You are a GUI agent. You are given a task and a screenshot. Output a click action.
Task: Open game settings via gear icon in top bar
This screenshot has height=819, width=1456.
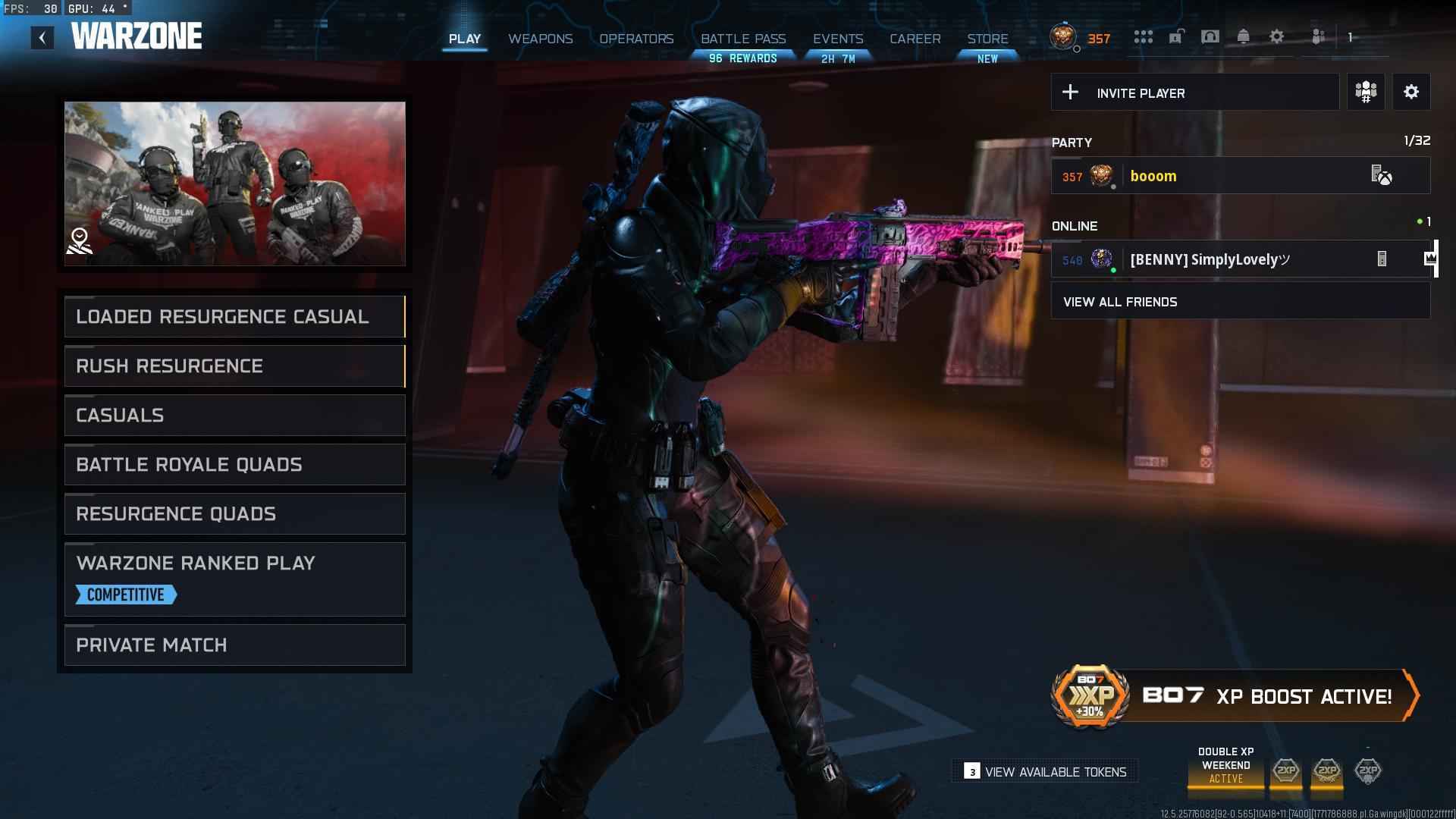coord(1276,36)
